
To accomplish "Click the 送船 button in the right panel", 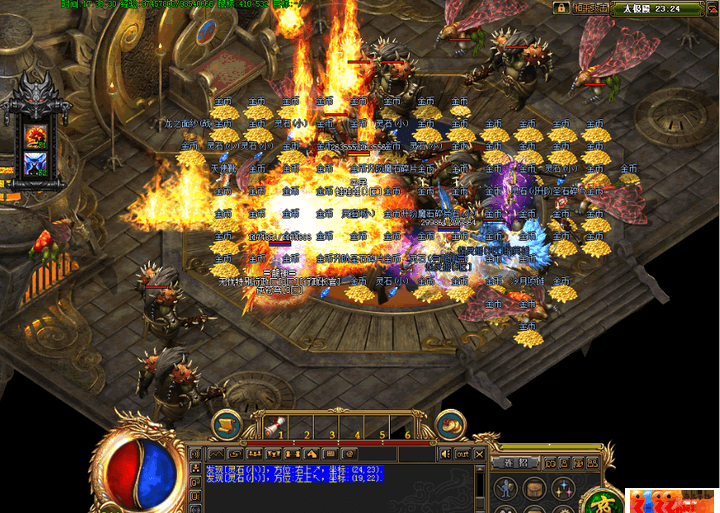I will (x=515, y=463).
